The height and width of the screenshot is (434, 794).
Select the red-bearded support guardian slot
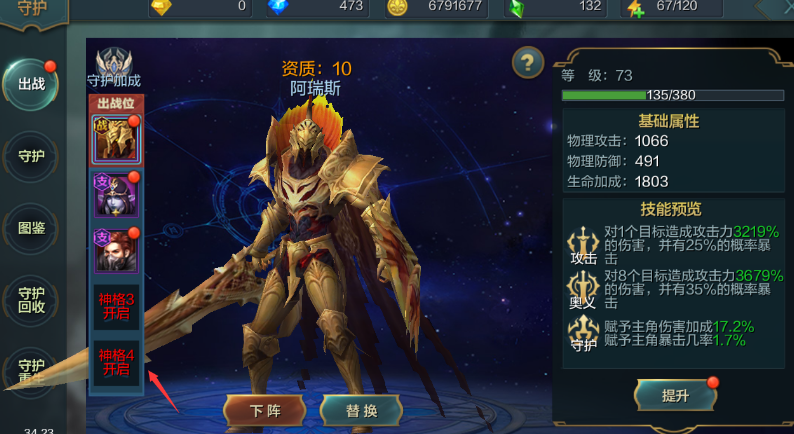[x=115, y=250]
